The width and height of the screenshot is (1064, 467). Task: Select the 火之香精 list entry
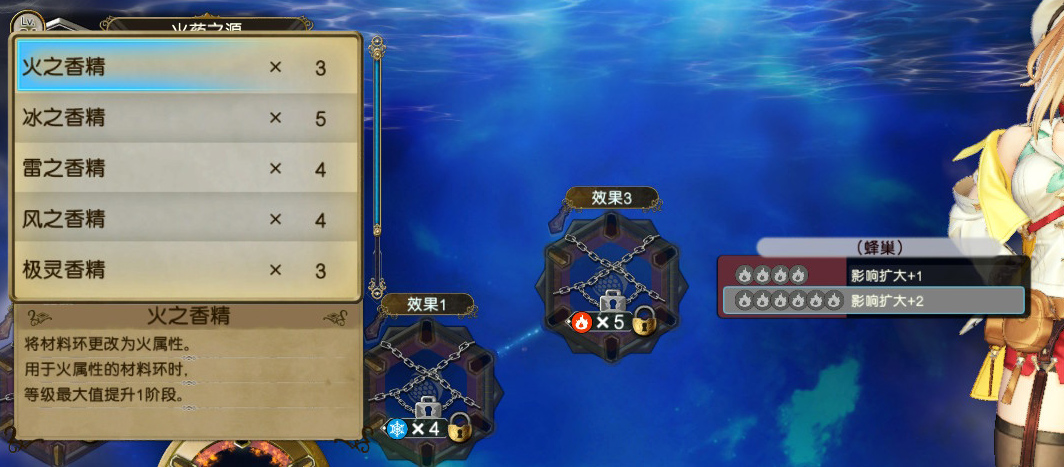pos(185,68)
